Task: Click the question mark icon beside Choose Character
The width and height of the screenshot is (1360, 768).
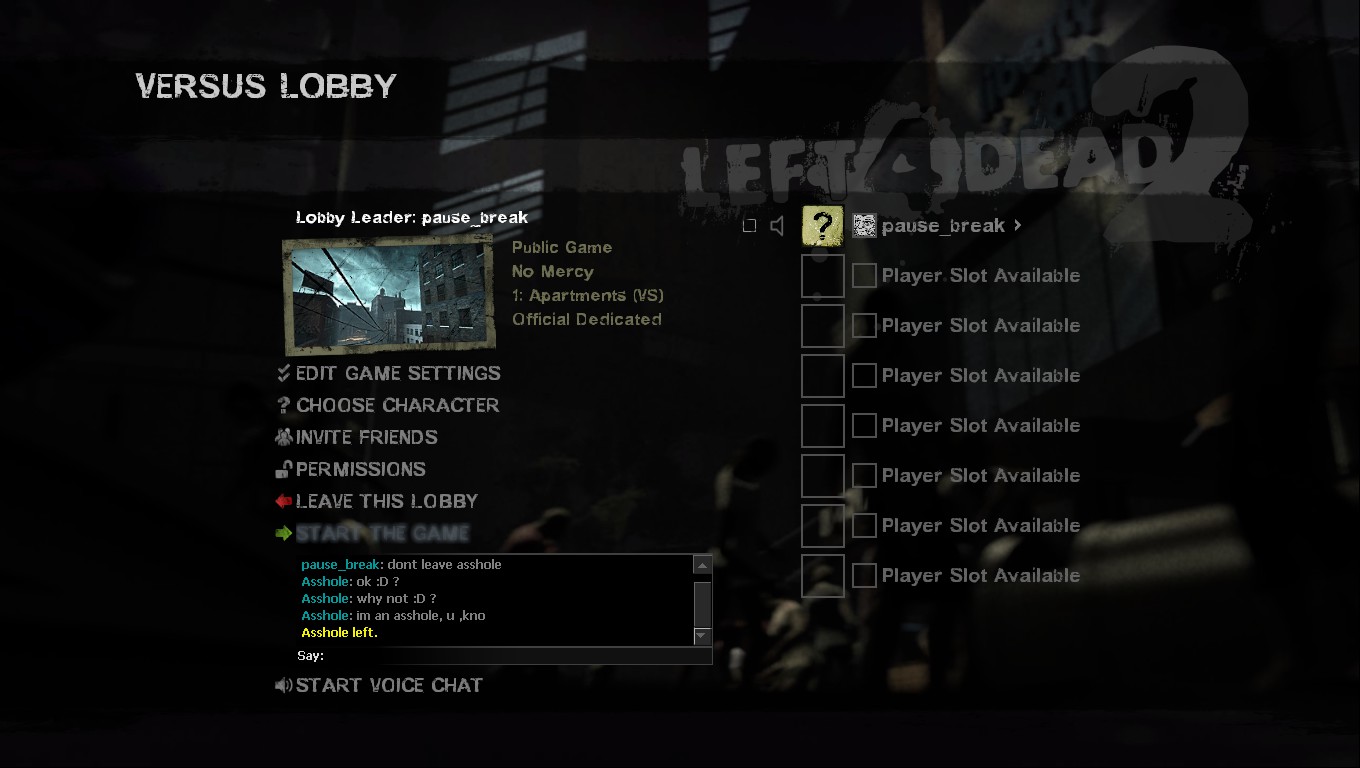Action: [282, 405]
